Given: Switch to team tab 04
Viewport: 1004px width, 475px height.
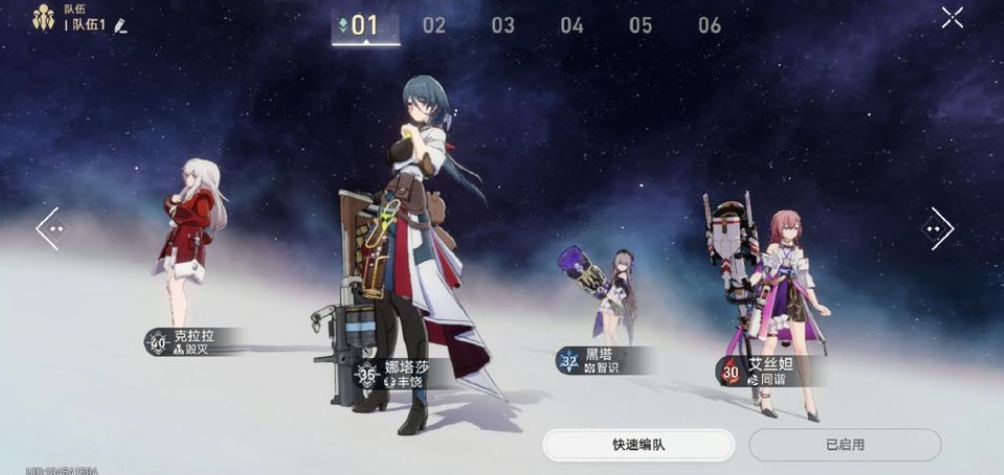Looking at the screenshot, I should [x=572, y=26].
